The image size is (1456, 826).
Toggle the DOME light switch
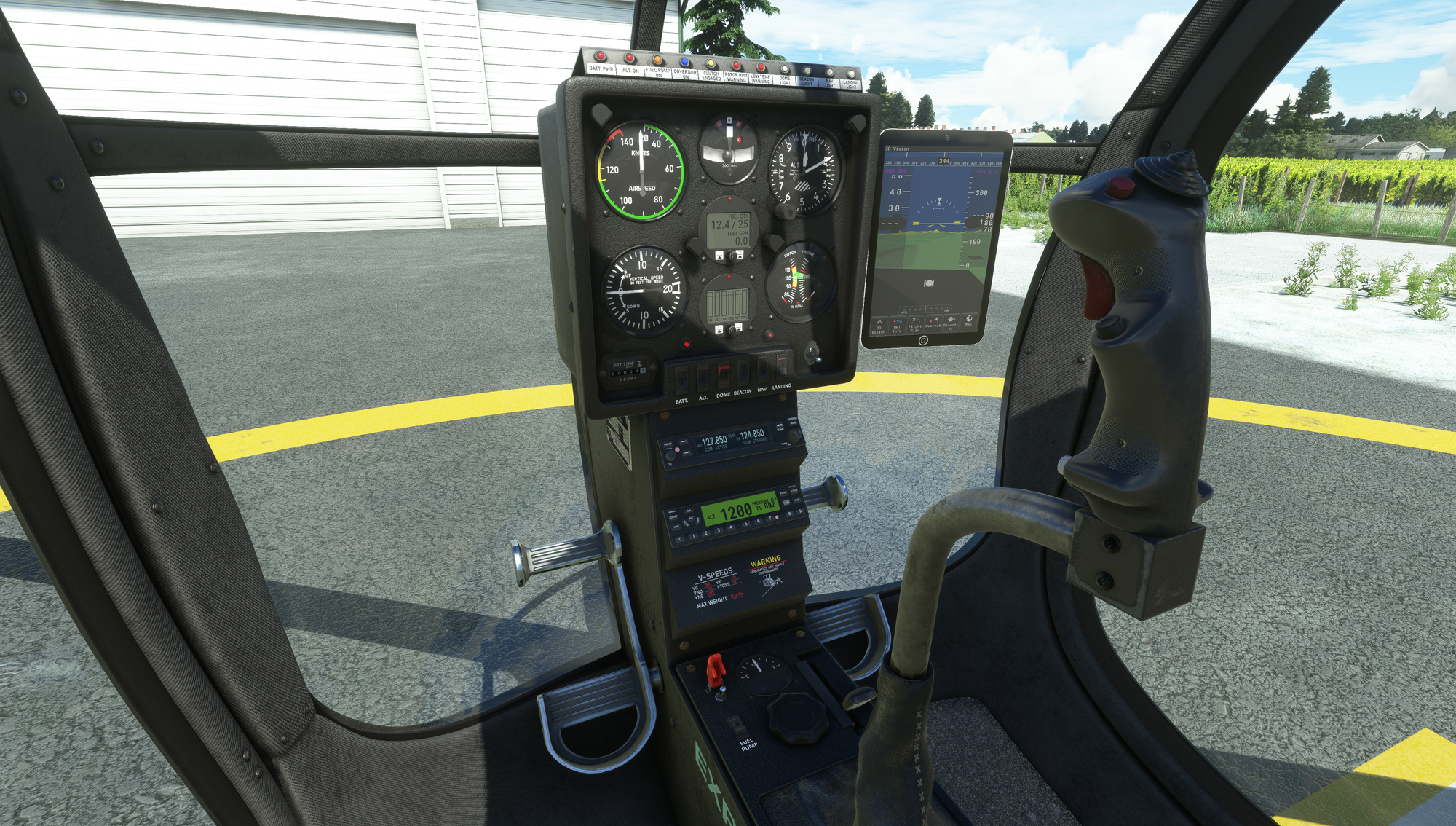coord(723,374)
